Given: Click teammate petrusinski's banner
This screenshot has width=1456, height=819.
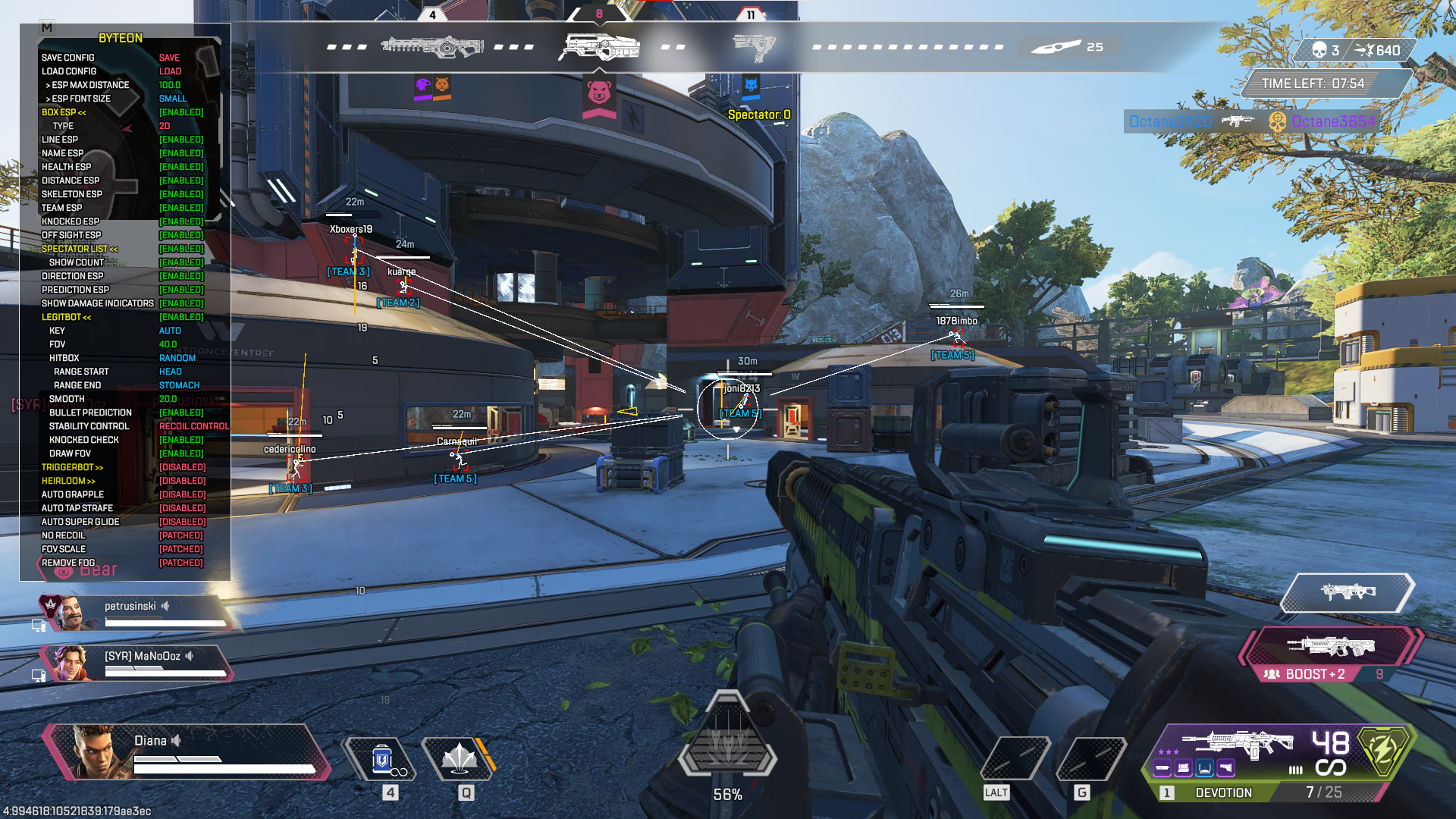Looking at the screenshot, I should (x=136, y=613).
